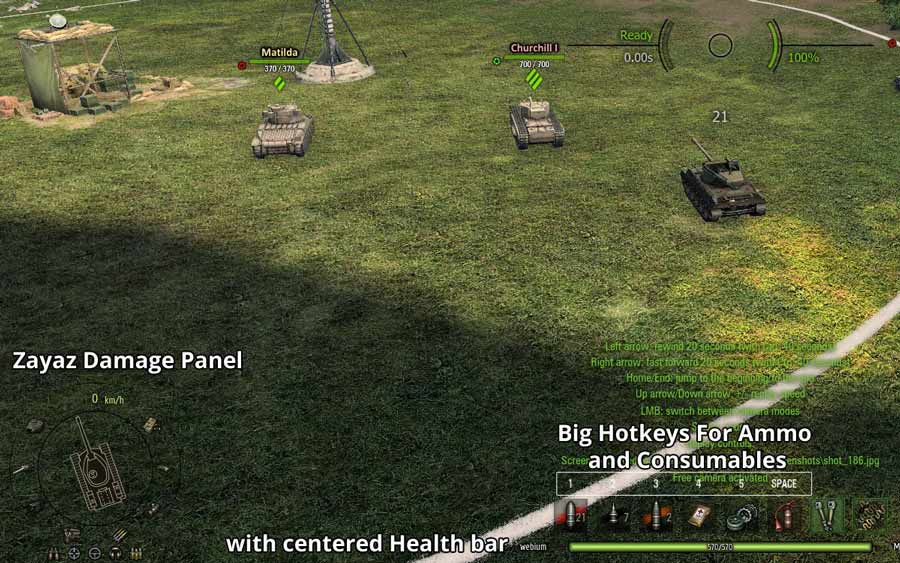This screenshot has width=900, height=563.
Task: Select the commander crew icon with binoculars
Action: click(x=53, y=553)
